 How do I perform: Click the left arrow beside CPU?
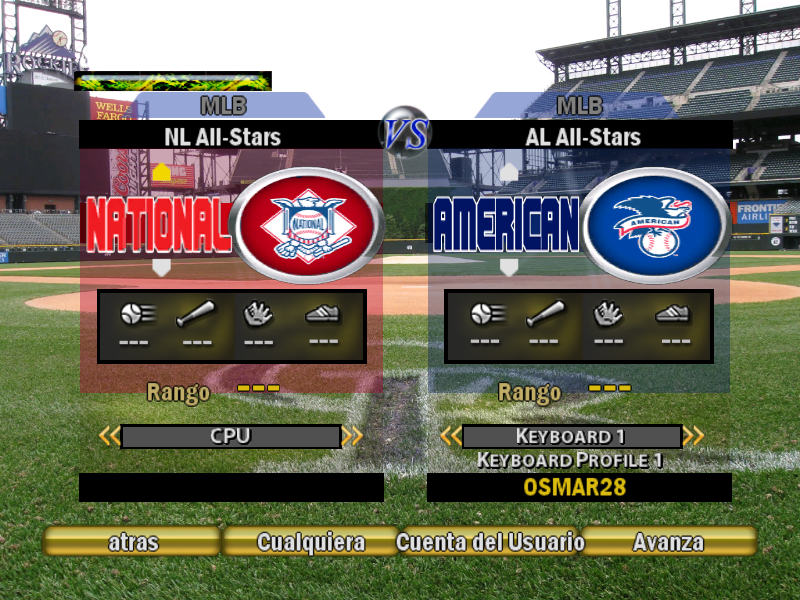(109, 436)
